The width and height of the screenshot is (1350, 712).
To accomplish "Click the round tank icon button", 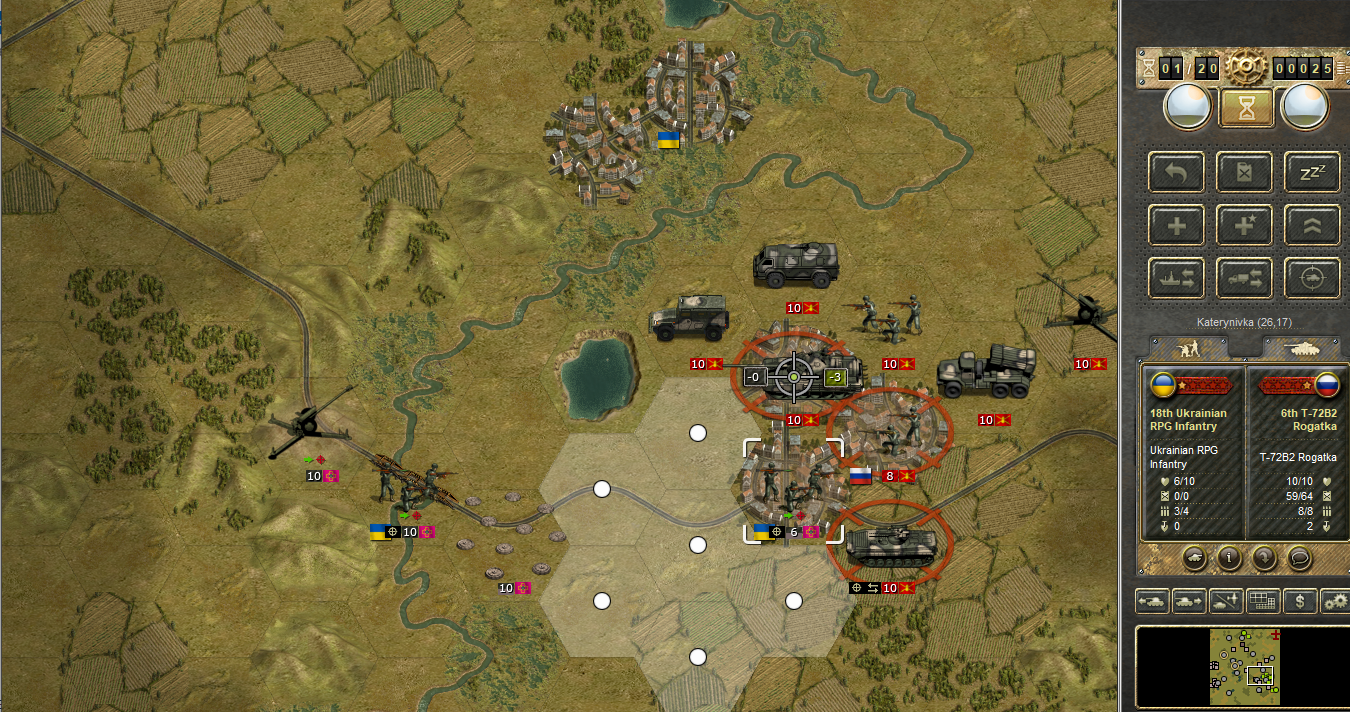I will (x=1193, y=558).
